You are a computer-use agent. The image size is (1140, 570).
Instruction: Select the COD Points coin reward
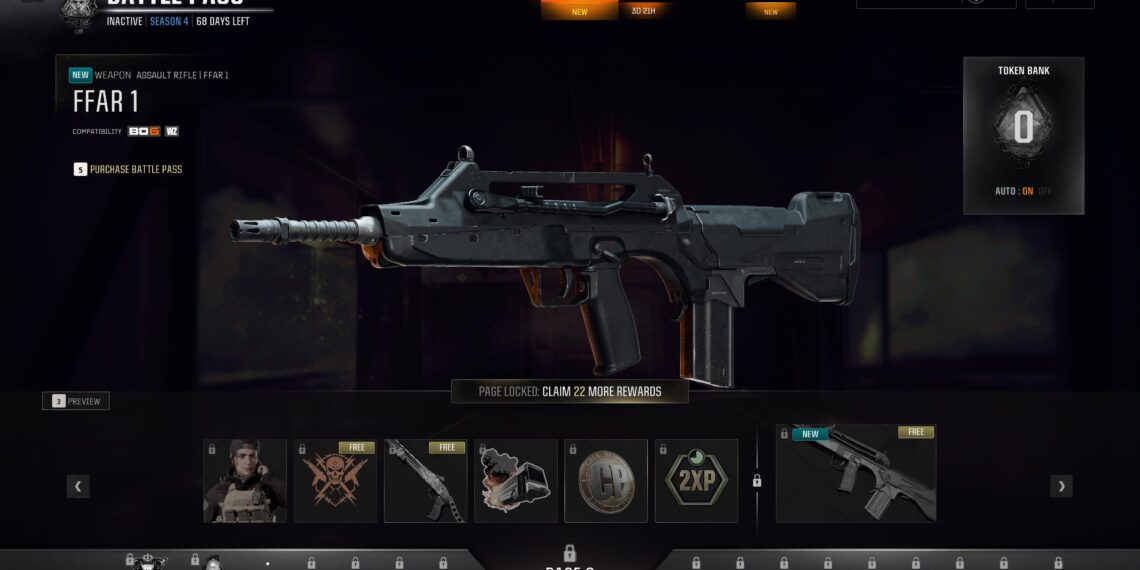click(606, 481)
